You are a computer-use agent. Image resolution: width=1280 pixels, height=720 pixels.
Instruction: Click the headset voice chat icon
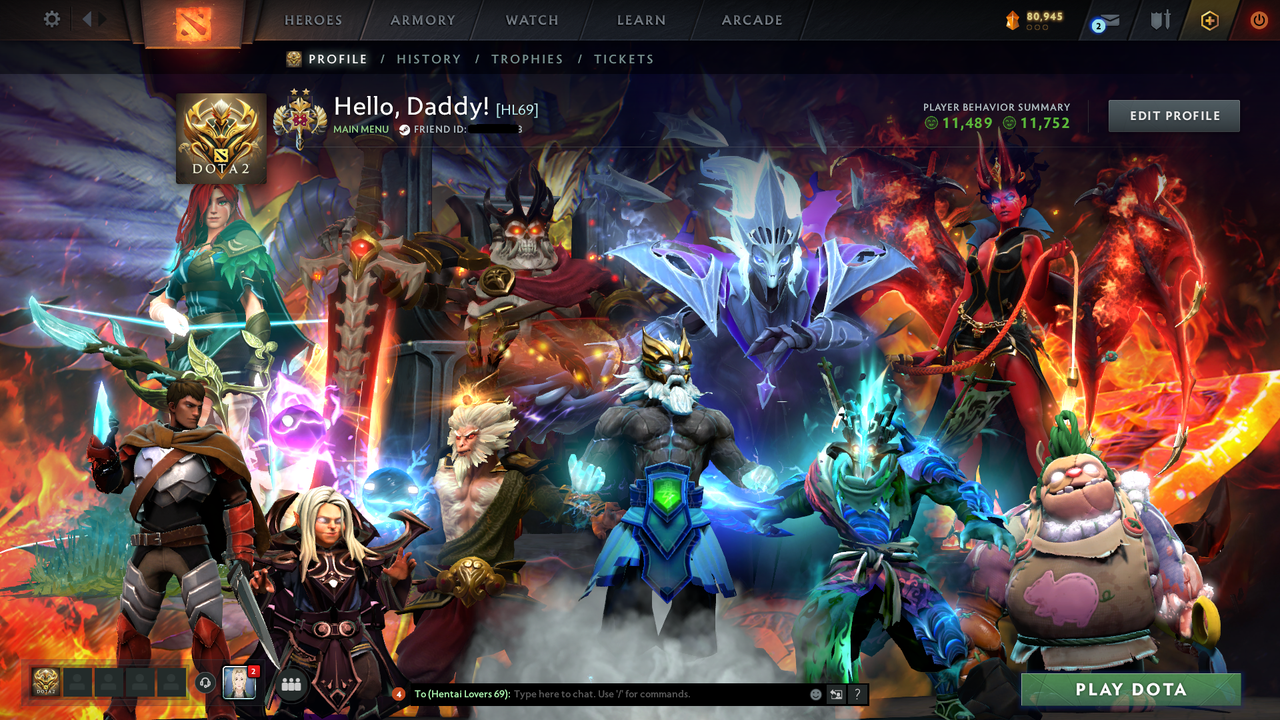[x=207, y=683]
